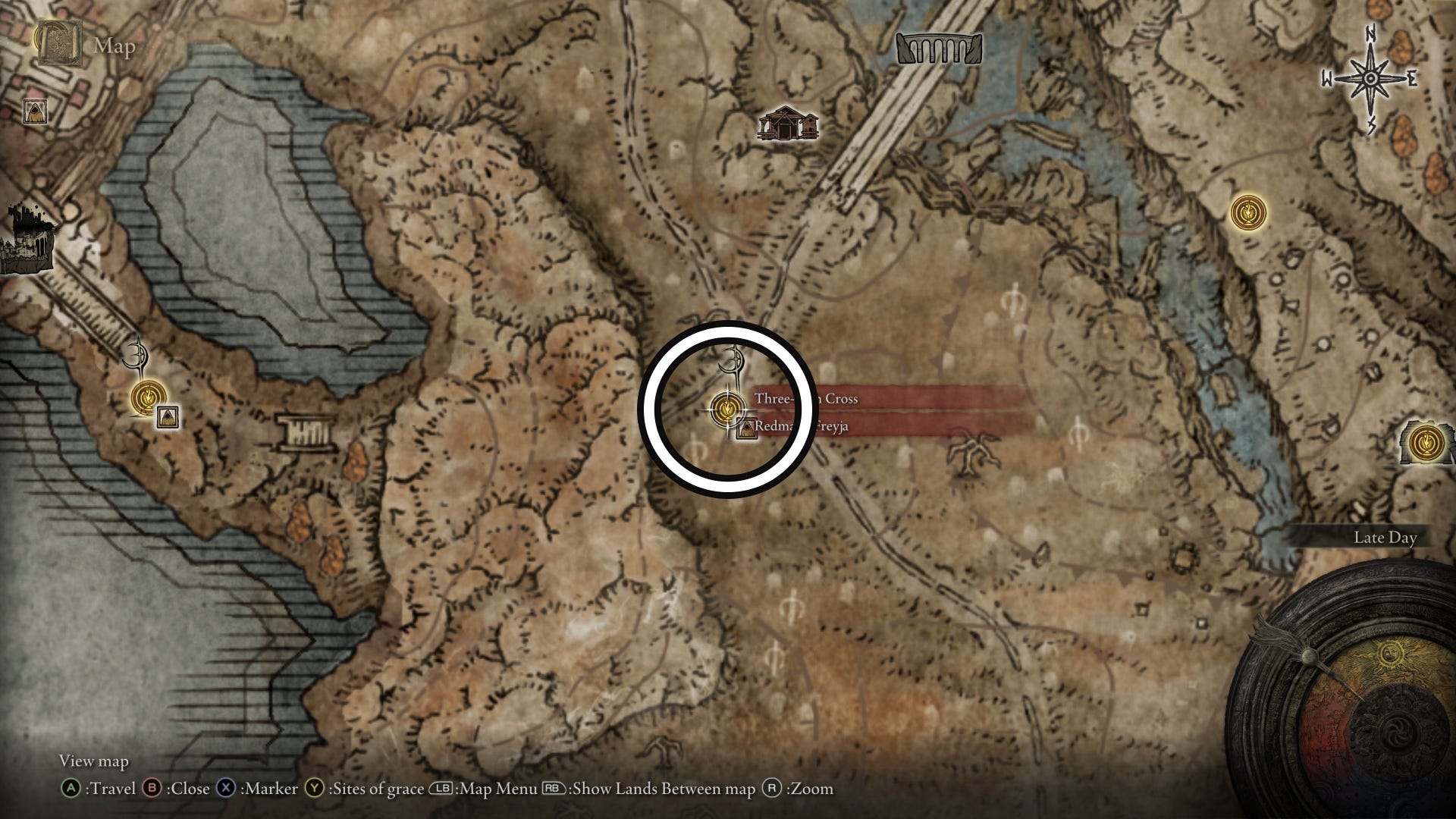Click the crescent cross marker above the western grace
Image resolution: width=1456 pixels, height=819 pixels.
point(137,355)
